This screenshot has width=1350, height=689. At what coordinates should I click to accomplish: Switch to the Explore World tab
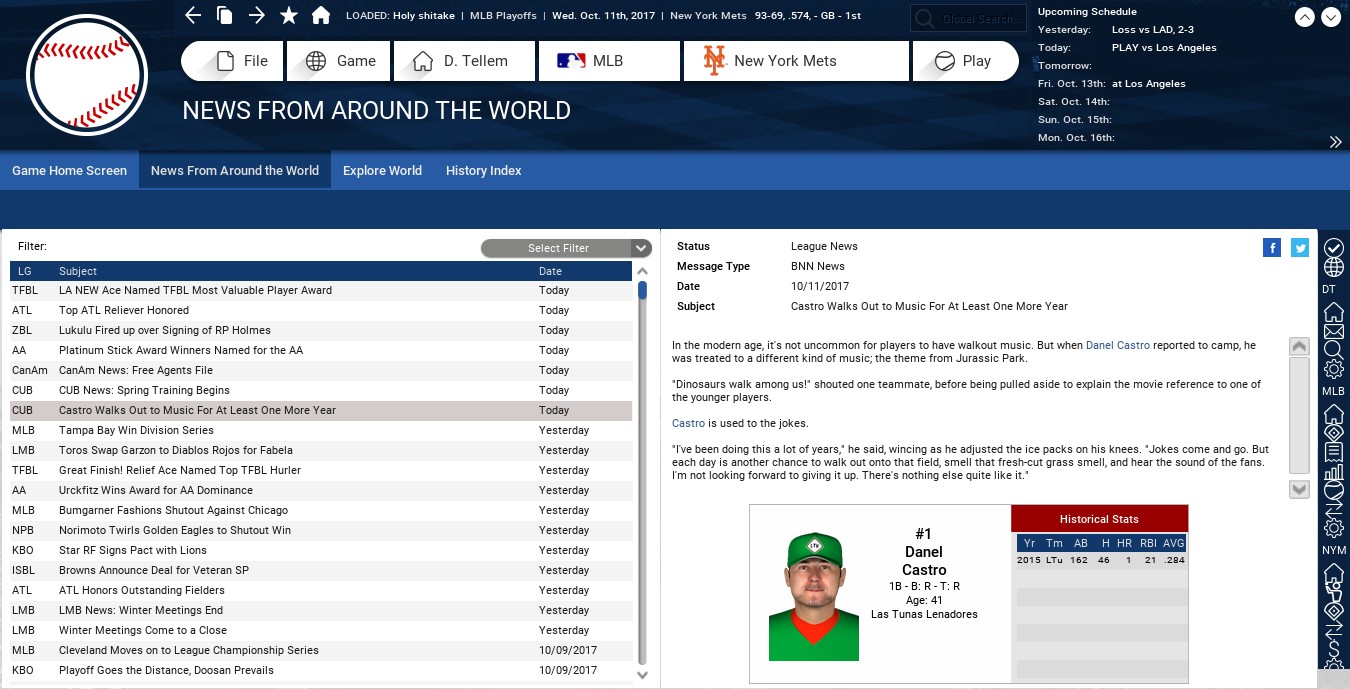(x=382, y=171)
